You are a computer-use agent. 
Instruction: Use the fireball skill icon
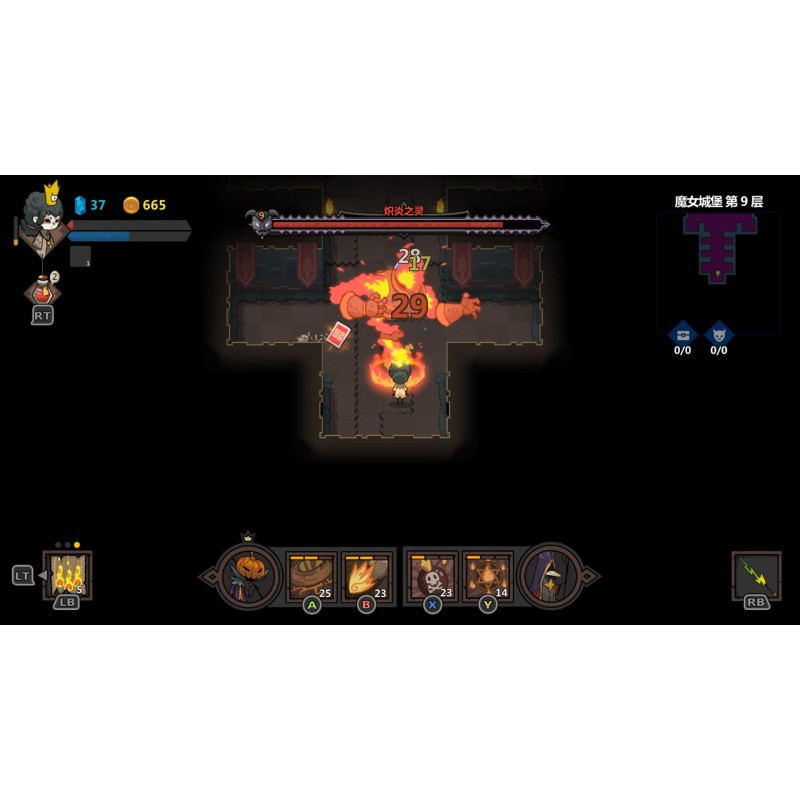pos(365,576)
